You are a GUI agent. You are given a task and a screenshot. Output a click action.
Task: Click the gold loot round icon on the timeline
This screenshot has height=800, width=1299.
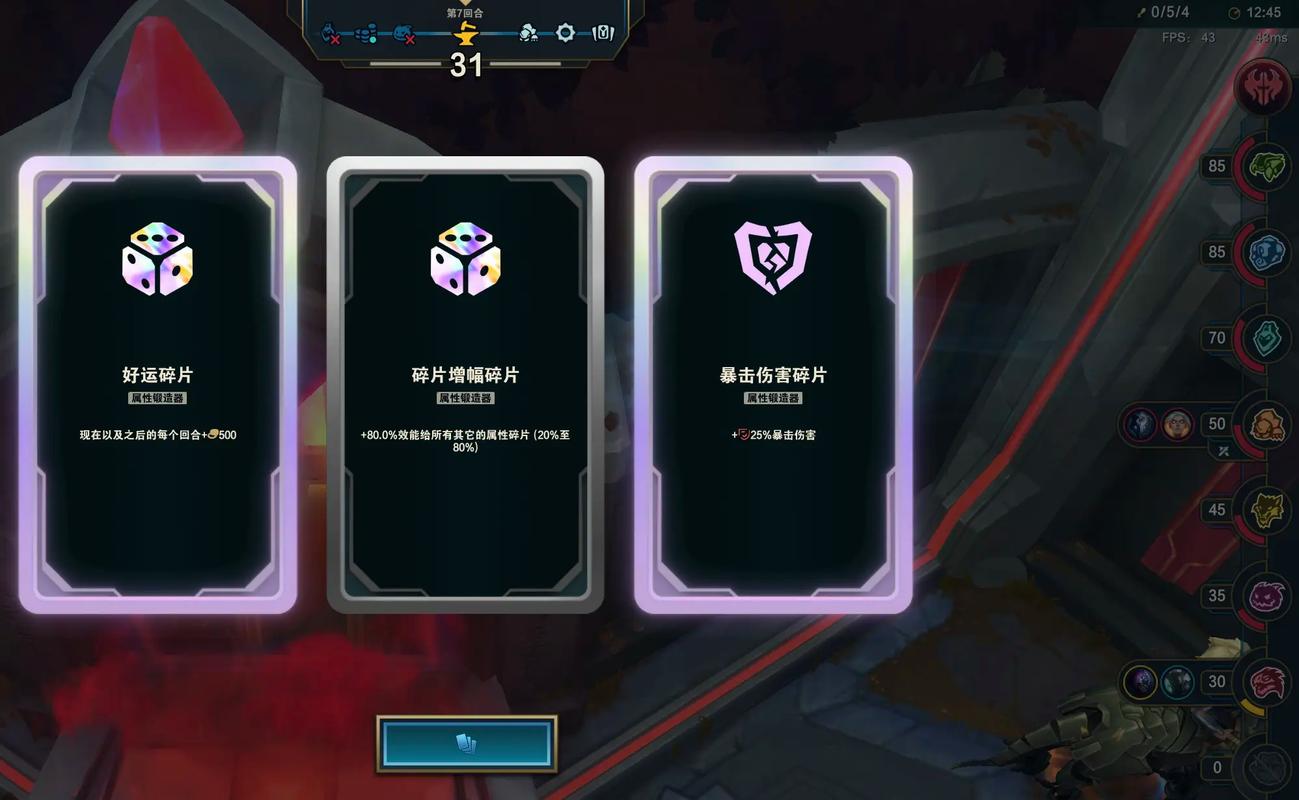[365, 32]
